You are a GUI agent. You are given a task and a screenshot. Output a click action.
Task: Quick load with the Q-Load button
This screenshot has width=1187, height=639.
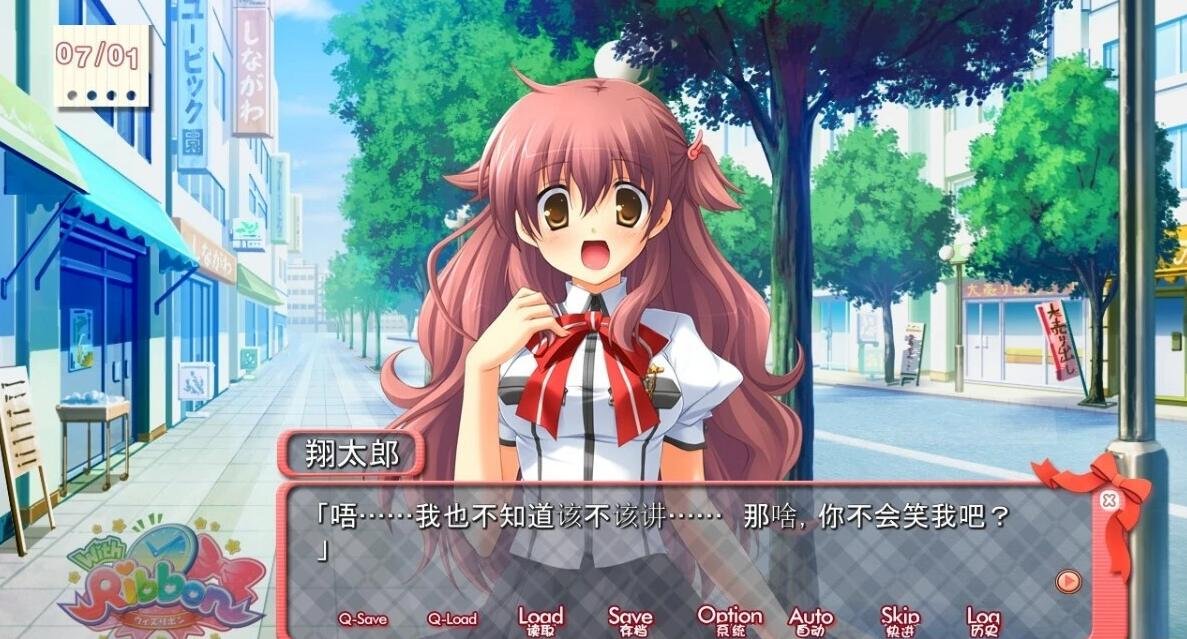click(452, 619)
